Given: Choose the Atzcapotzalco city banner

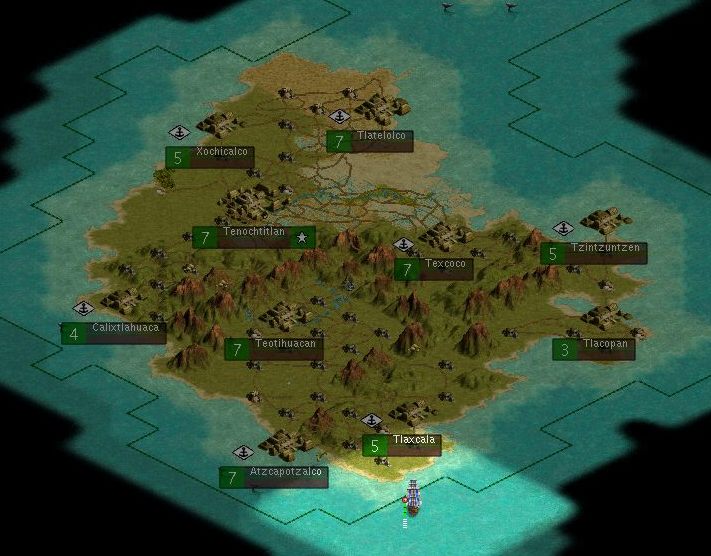Looking at the screenshot, I should pos(274,478).
